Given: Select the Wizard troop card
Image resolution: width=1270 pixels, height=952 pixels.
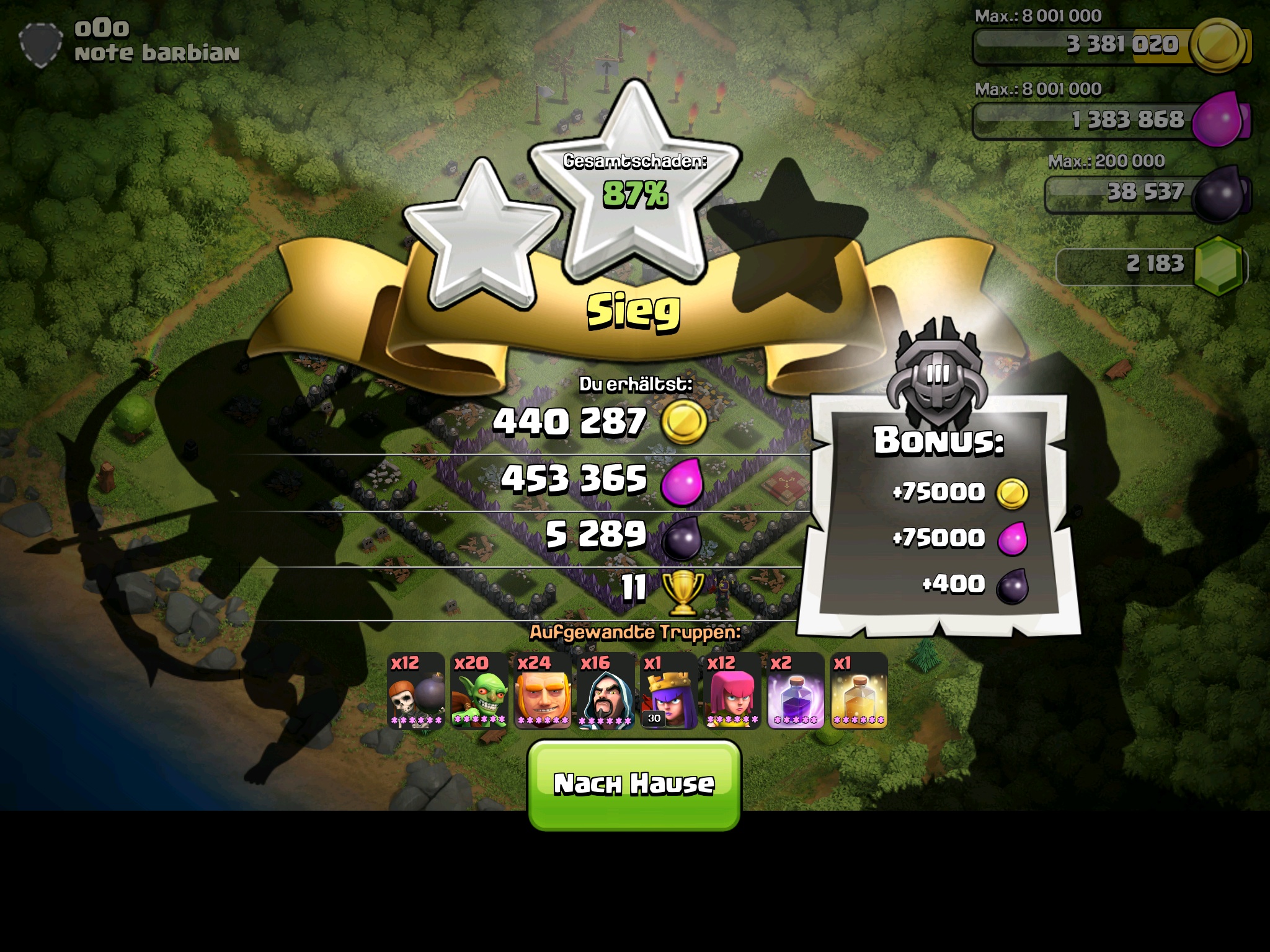Looking at the screenshot, I should tap(605, 691).
